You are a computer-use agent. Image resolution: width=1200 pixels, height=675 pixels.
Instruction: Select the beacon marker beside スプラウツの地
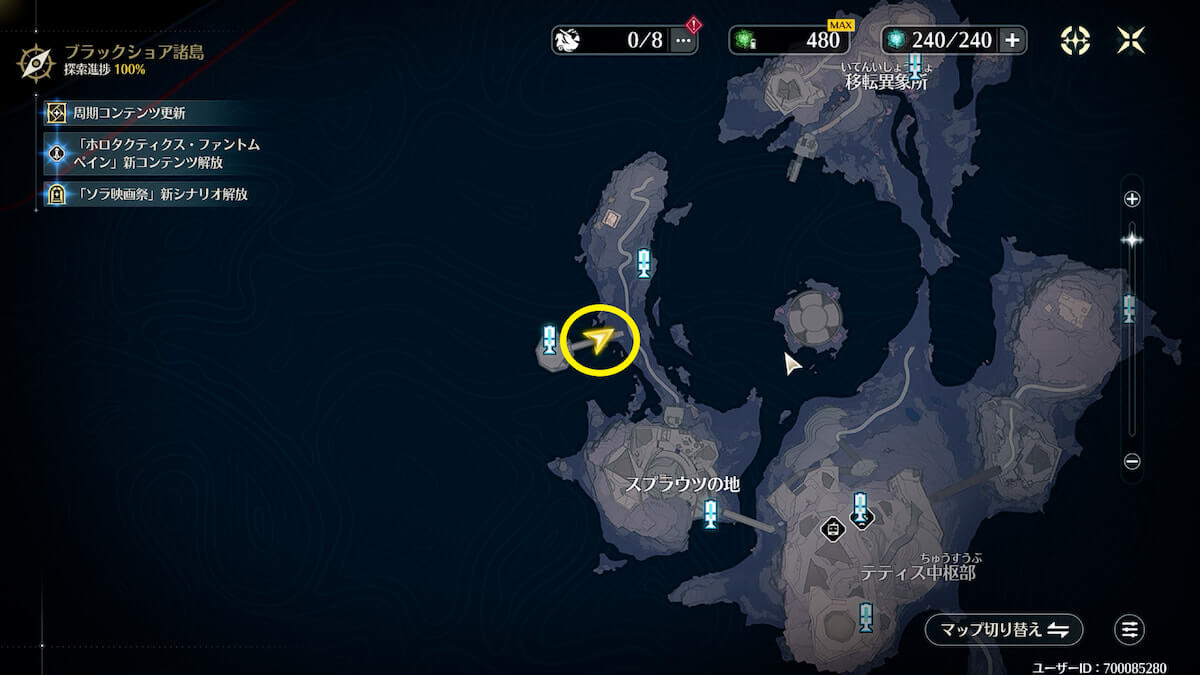pyautogui.click(x=710, y=514)
